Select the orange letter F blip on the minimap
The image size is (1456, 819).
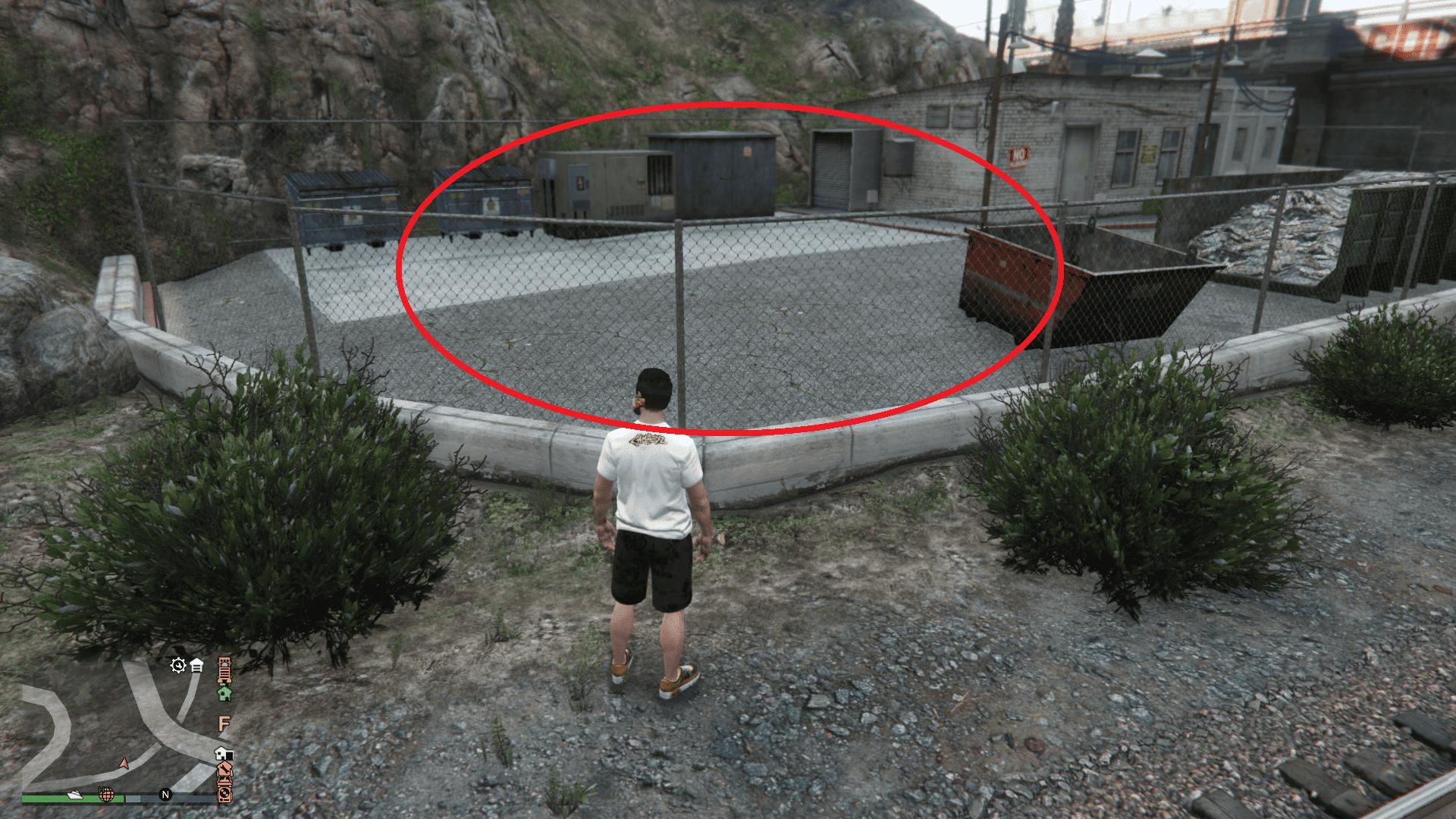(x=223, y=723)
